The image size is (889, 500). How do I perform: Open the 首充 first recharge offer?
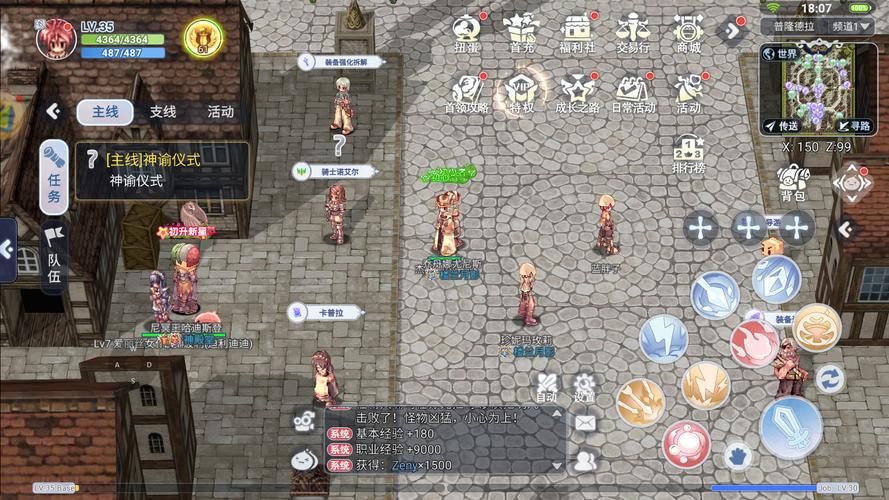(x=521, y=31)
